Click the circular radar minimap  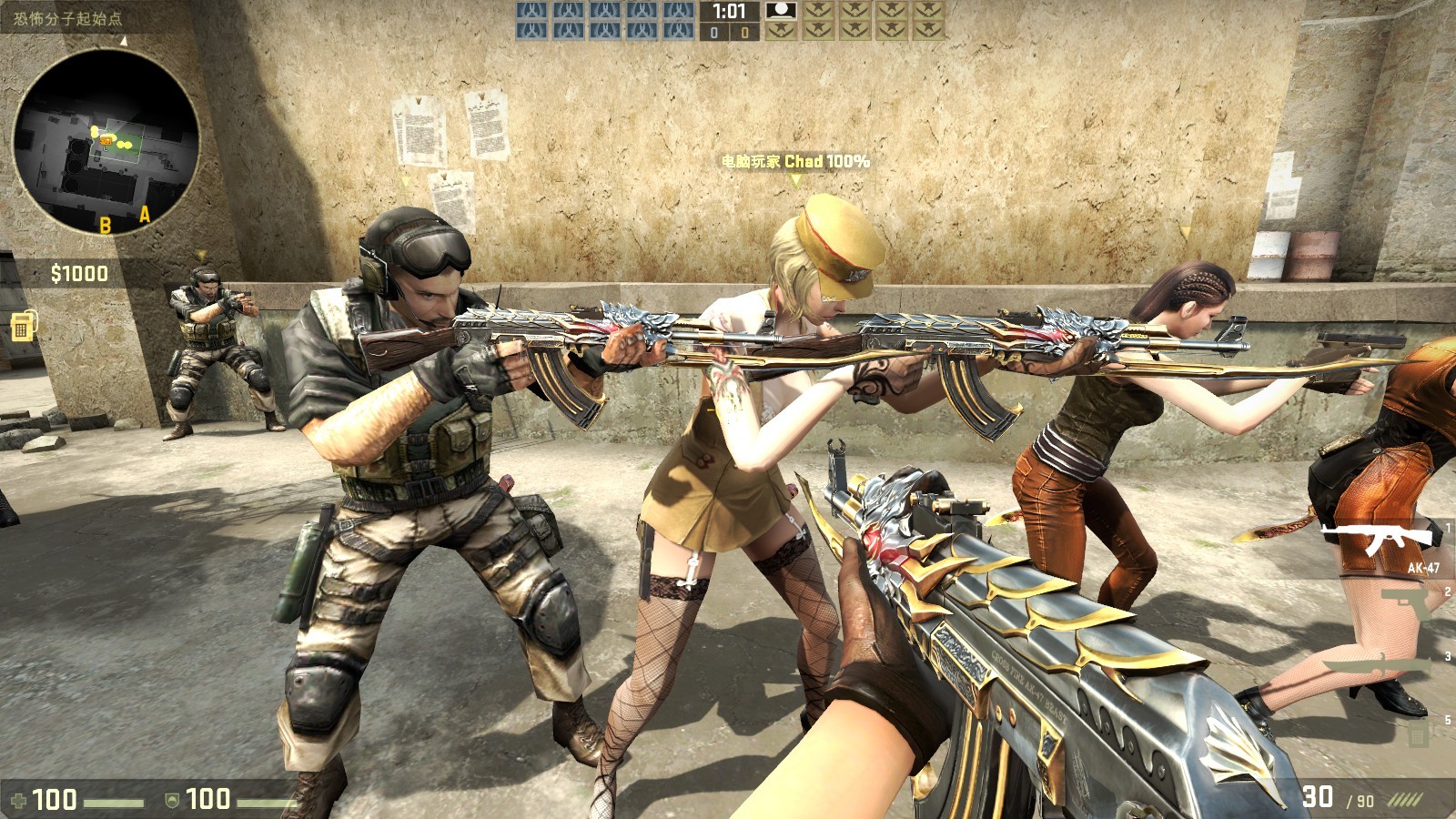[106, 142]
